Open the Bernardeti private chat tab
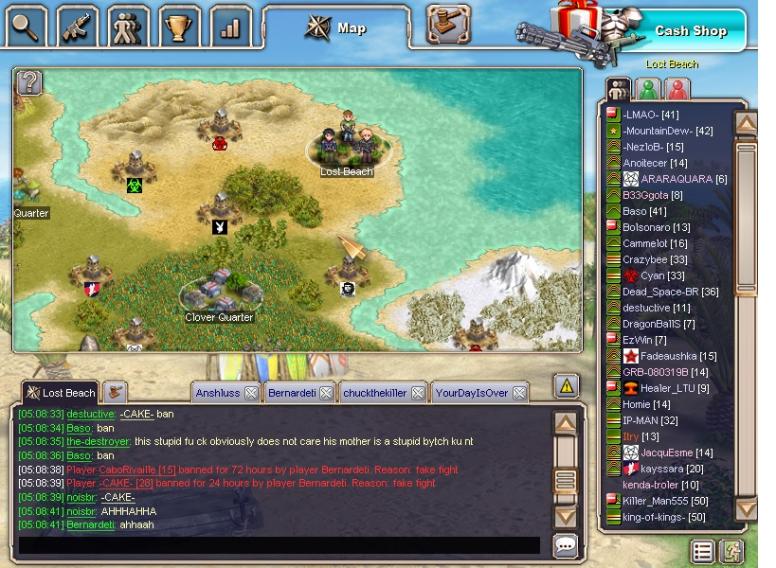 [x=291, y=393]
